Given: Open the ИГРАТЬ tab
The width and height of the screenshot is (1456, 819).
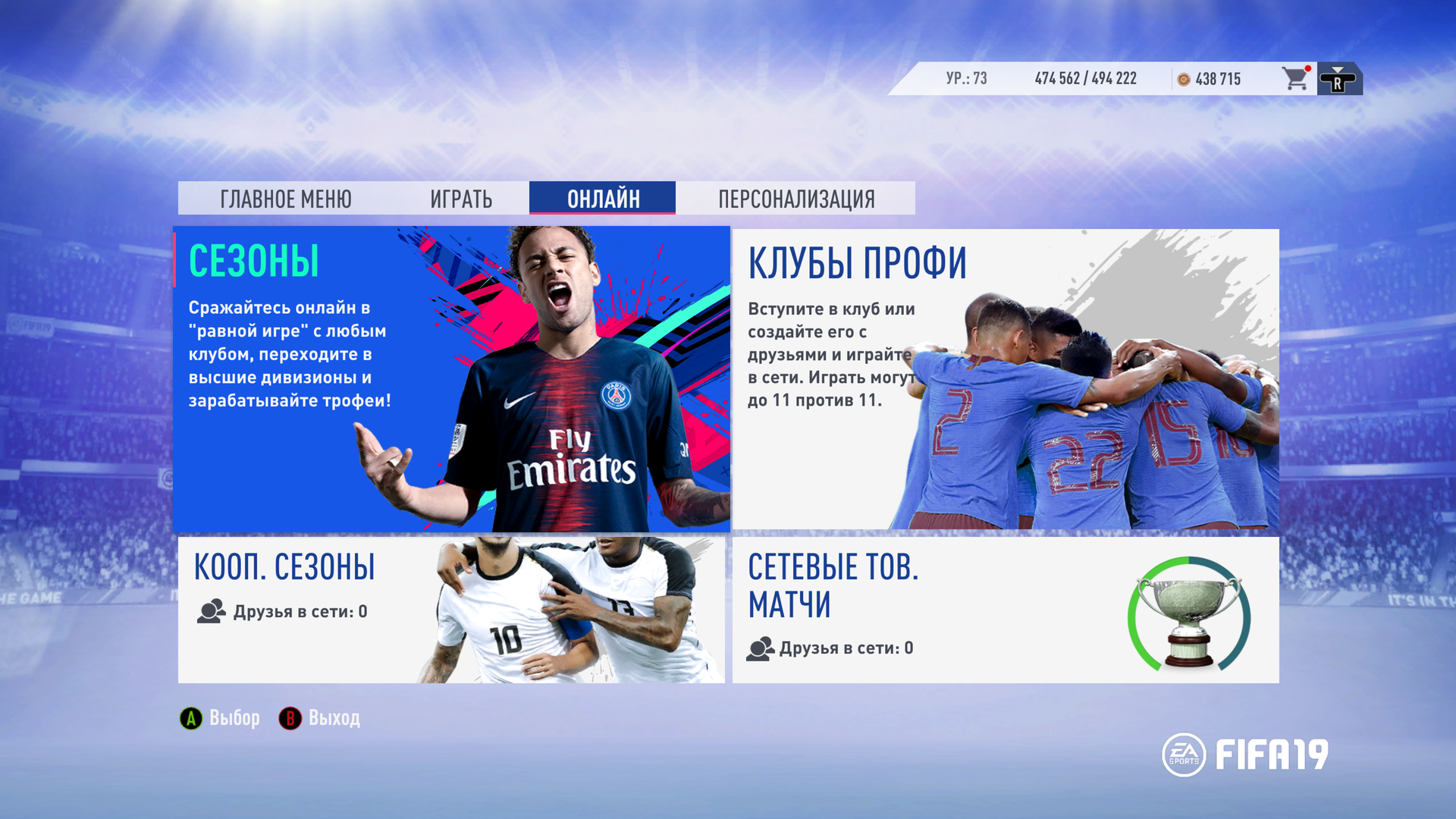Looking at the screenshot, I should 461,199.
